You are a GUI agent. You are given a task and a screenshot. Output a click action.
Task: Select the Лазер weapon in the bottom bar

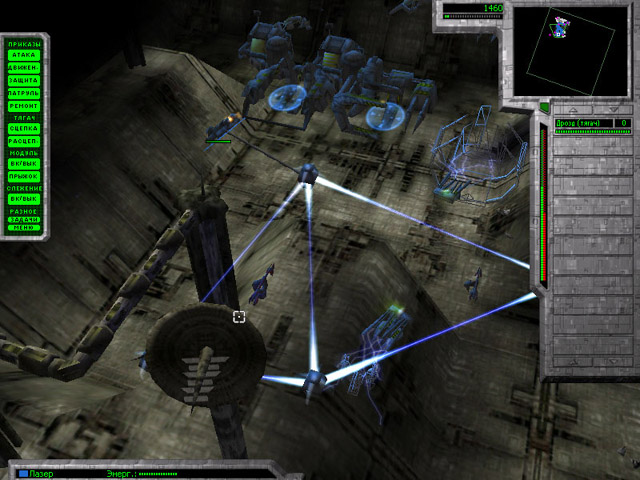pos(40,473)
